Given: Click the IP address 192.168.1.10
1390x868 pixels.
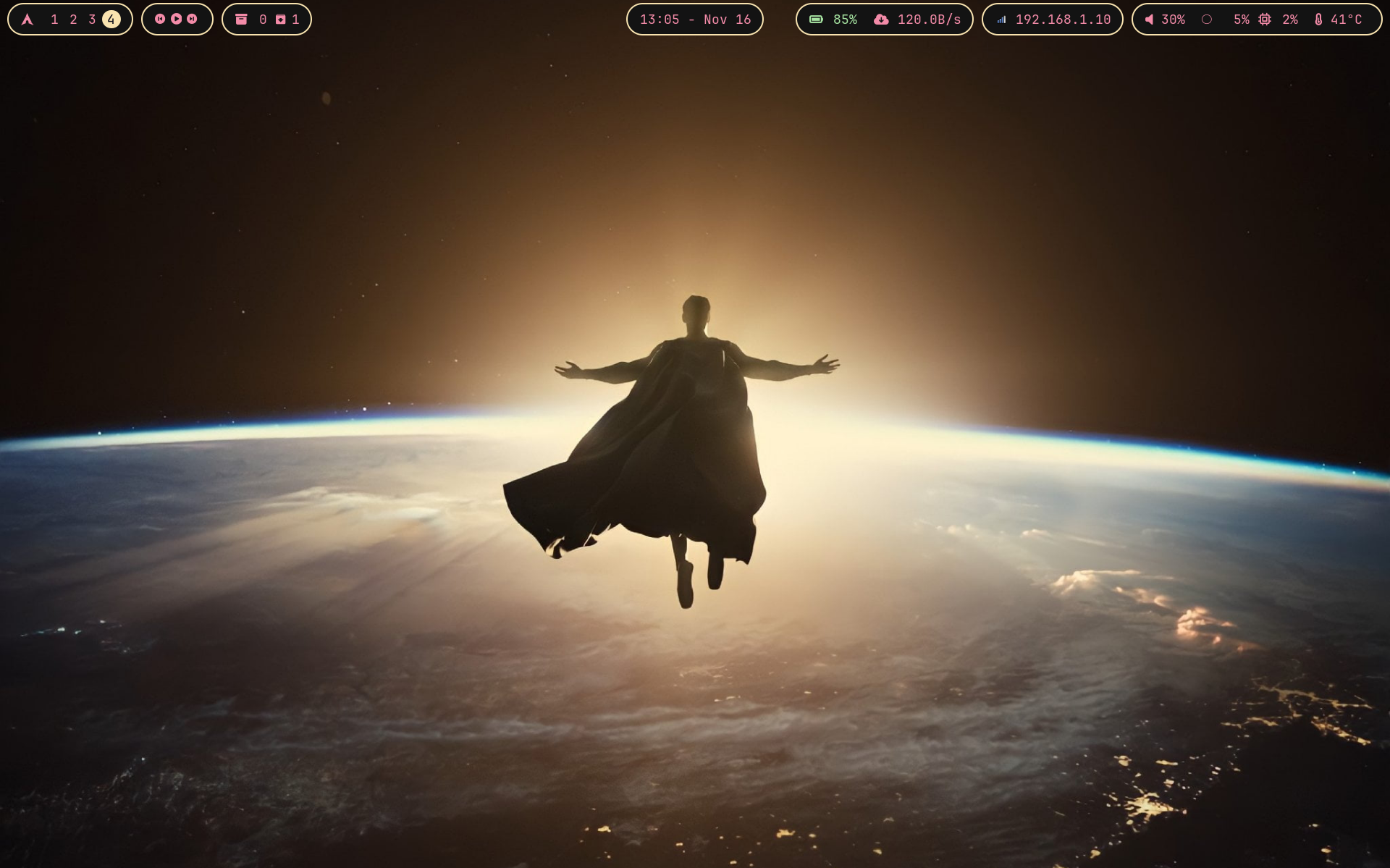Looking at the screenshot, I should click(1063, 20).
